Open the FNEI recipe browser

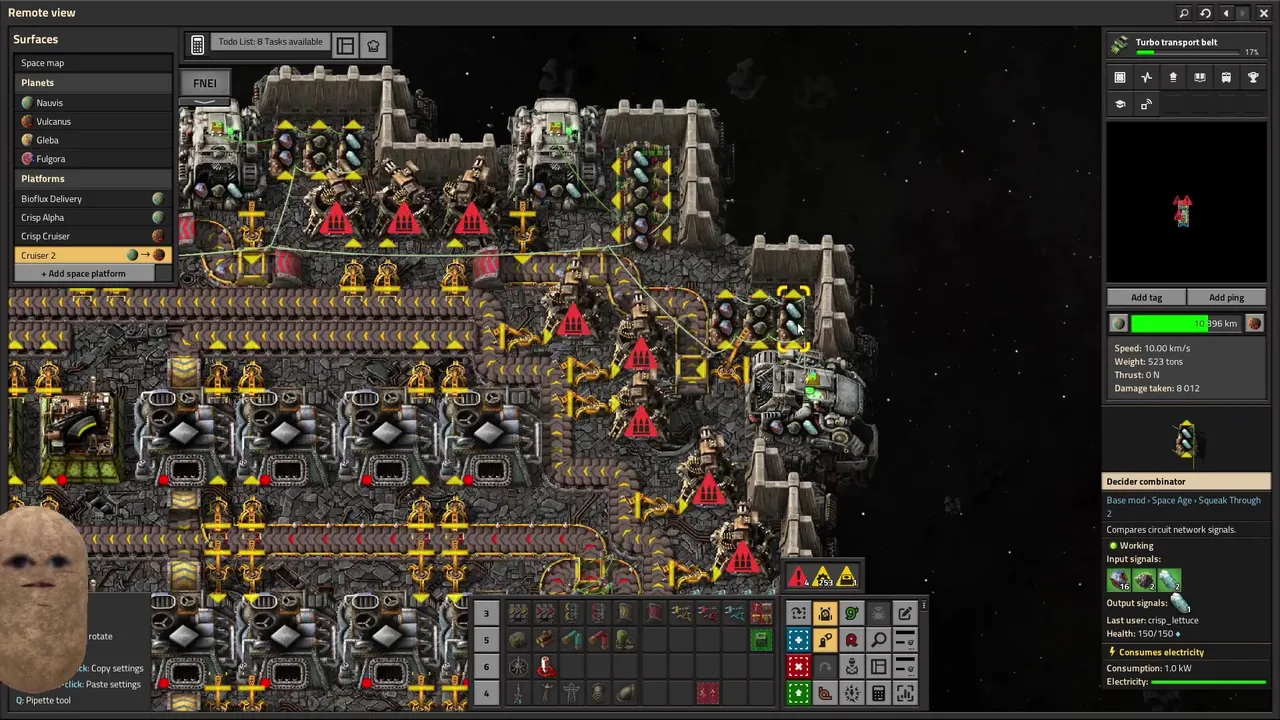[x=204, y=83]
